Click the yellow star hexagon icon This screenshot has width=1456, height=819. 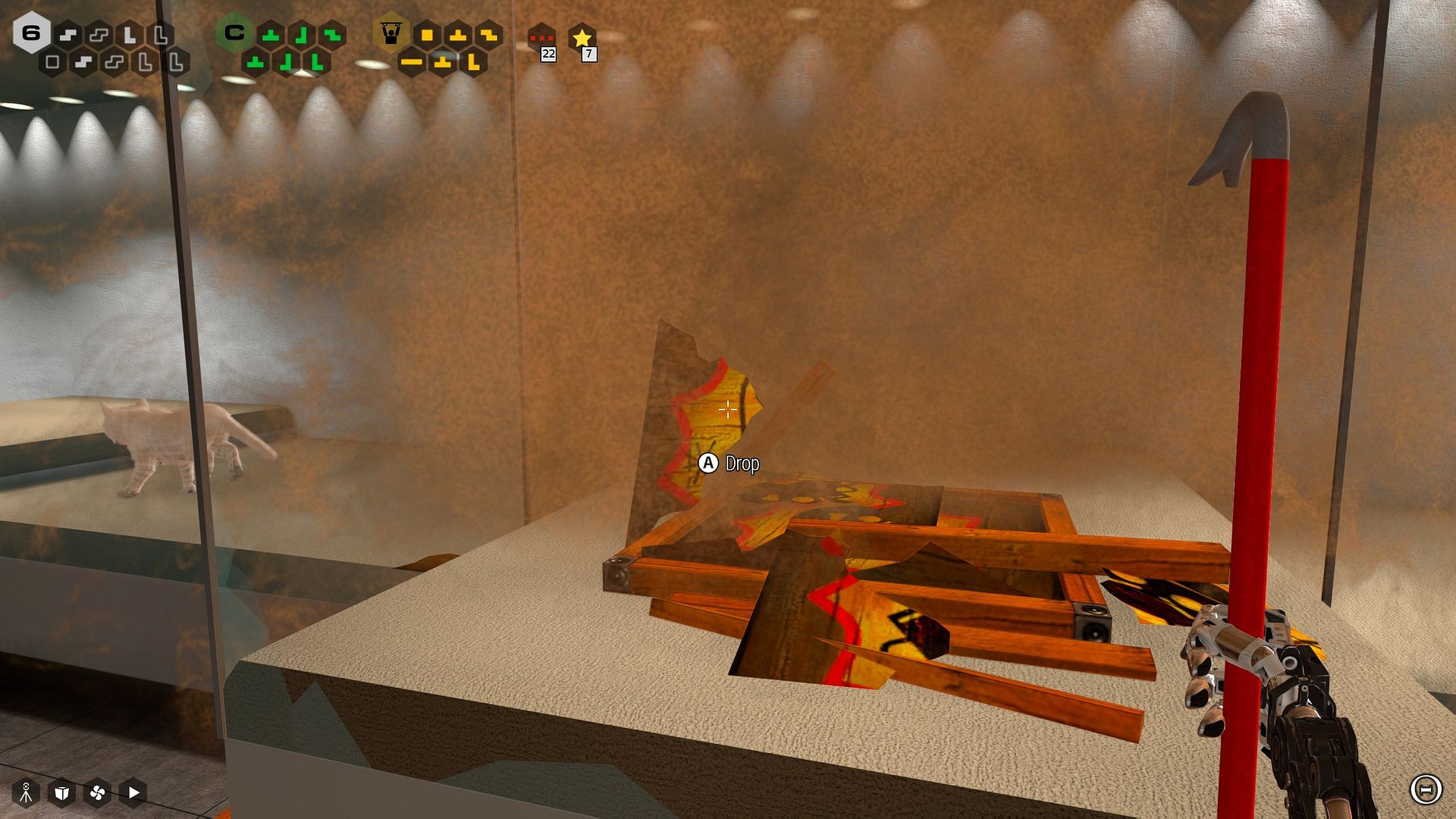click(x=582, y=36)
